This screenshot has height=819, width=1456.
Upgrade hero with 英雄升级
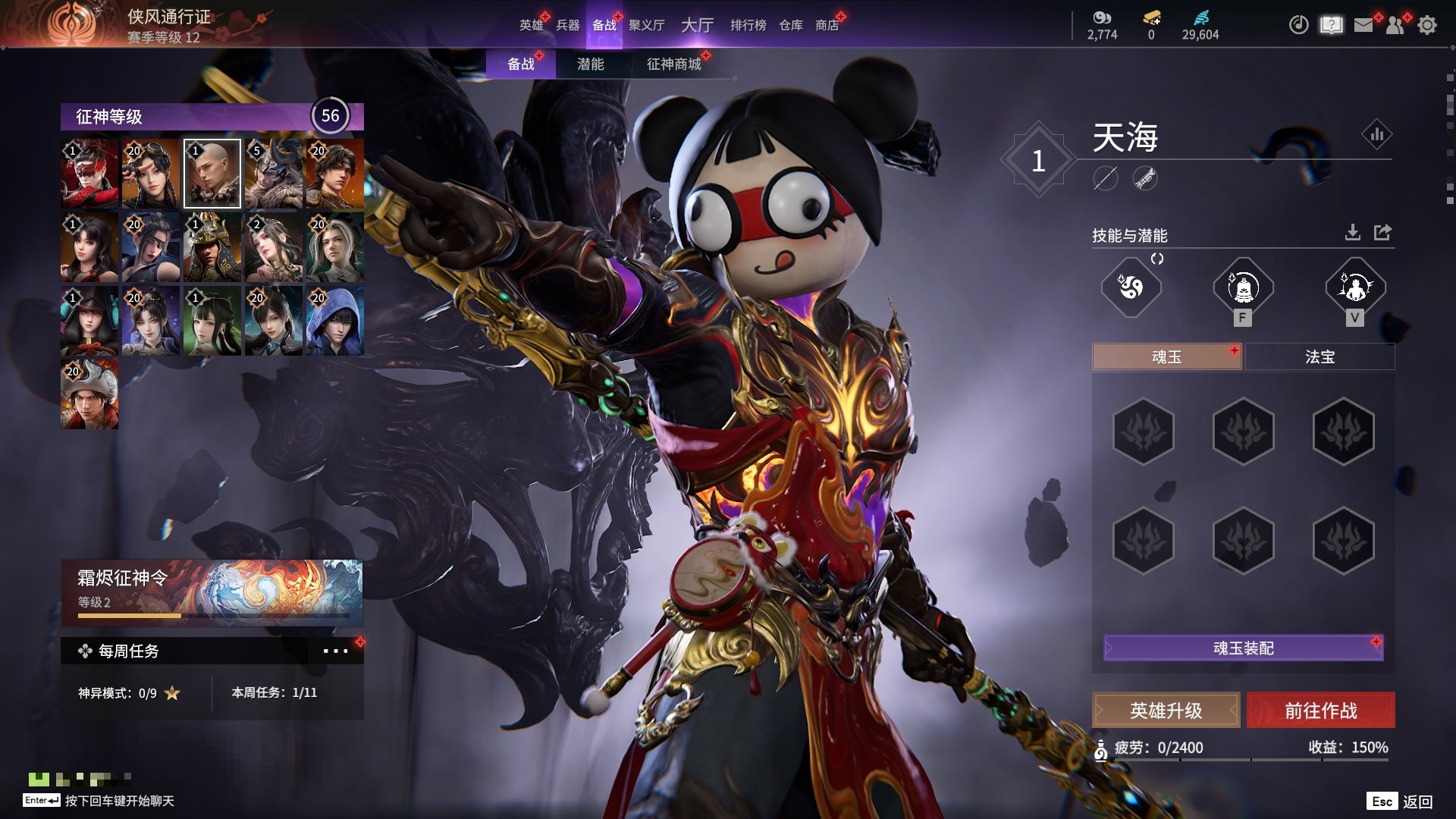pos(1166,711)
